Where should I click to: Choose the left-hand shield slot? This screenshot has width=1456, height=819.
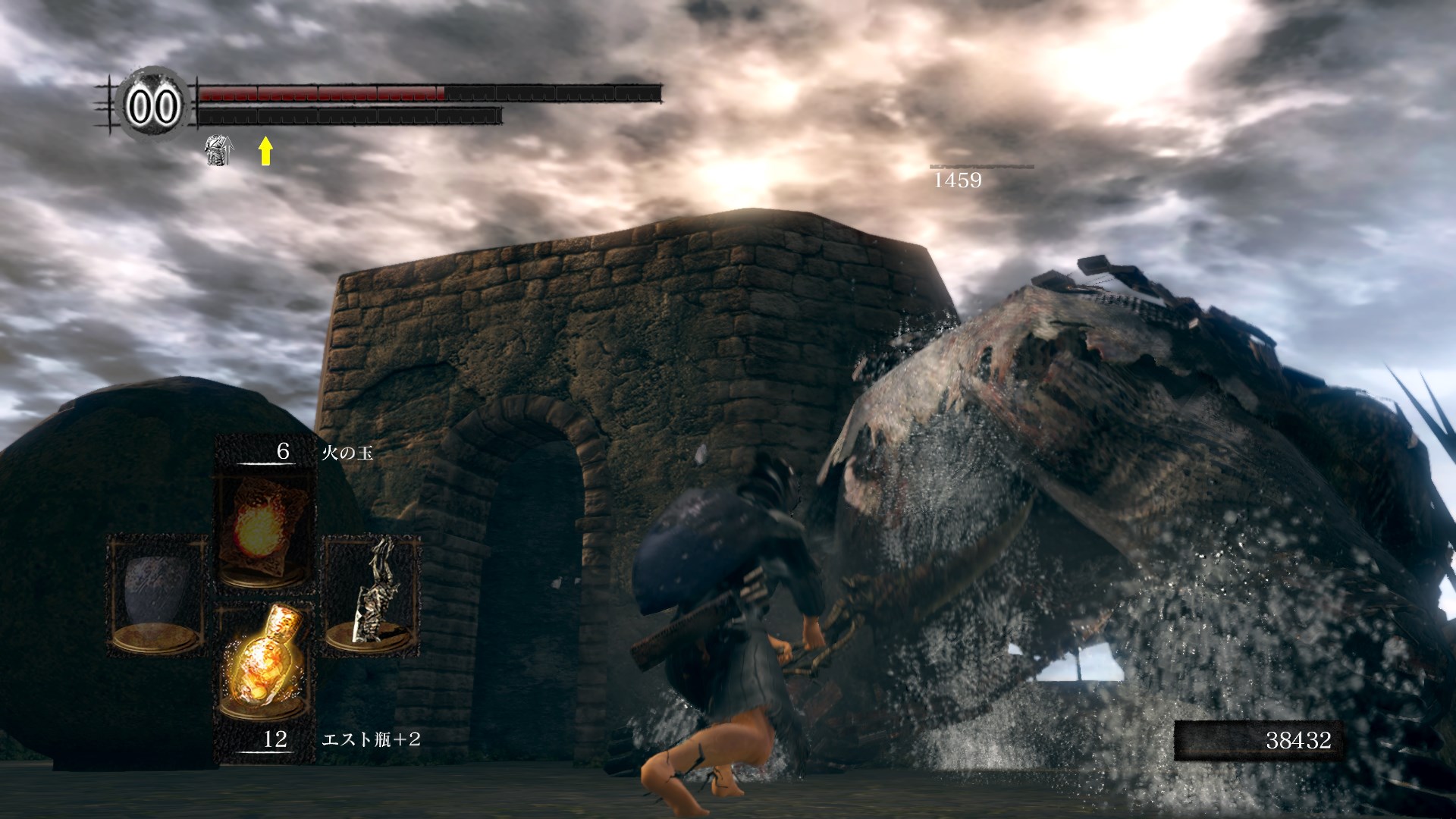click(x=158, y=594)
